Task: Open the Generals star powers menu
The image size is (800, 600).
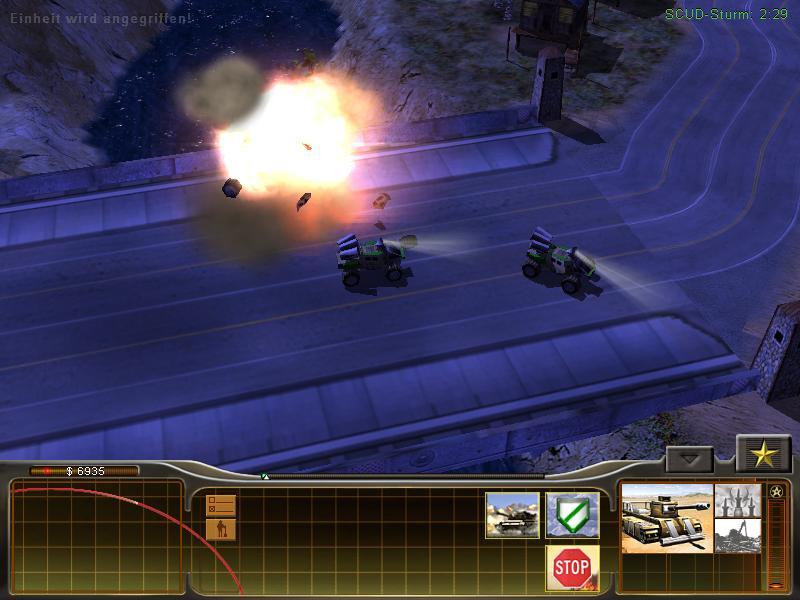Action: tap(763, 455)
